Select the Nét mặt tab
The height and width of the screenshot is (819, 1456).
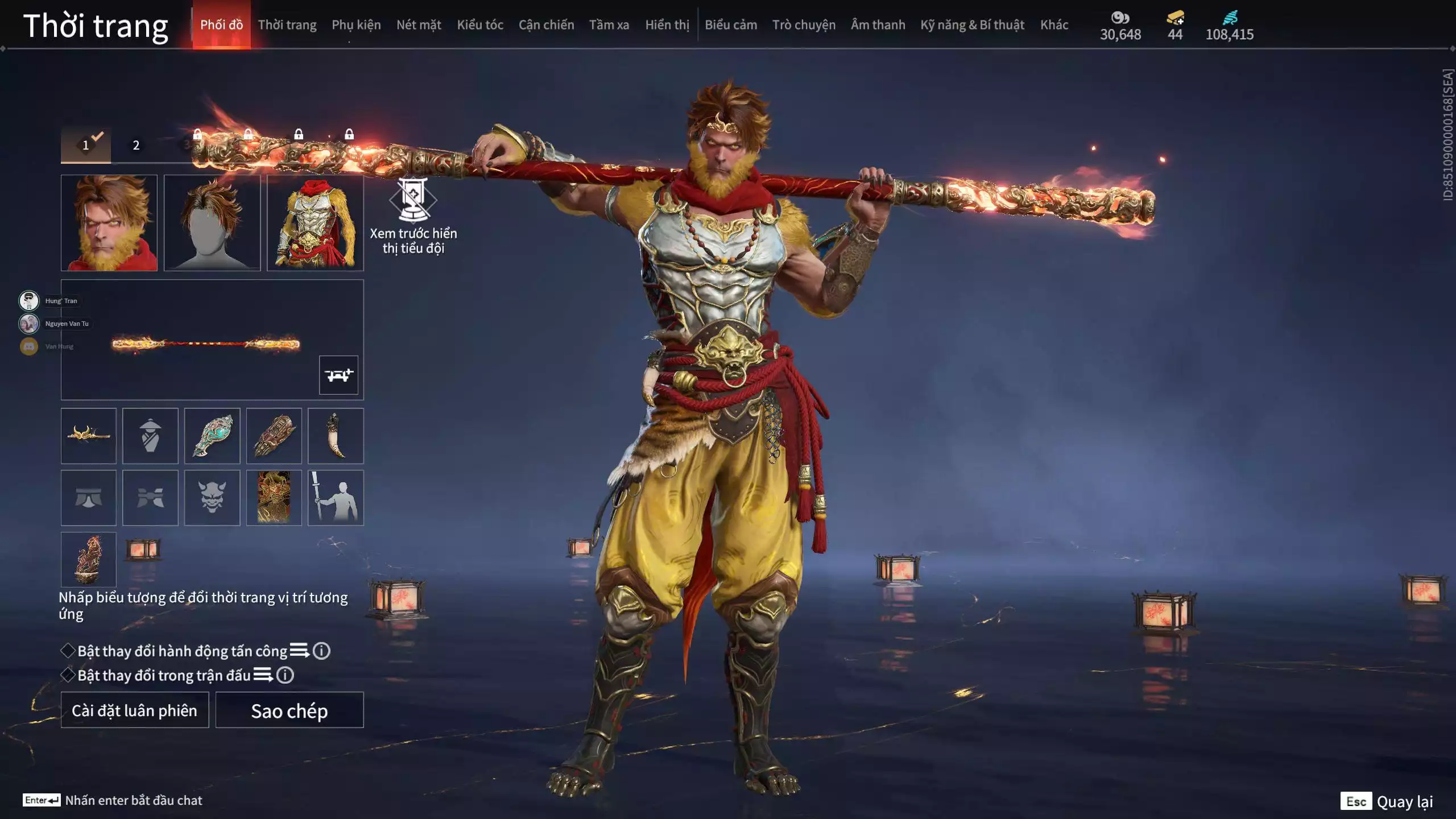tap(419, 25)
